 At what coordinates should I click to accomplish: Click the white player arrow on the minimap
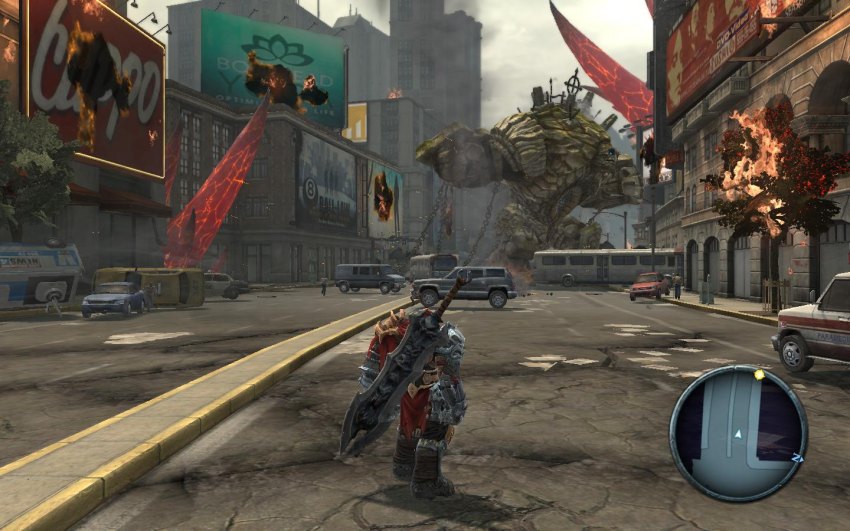coord(737,434)
